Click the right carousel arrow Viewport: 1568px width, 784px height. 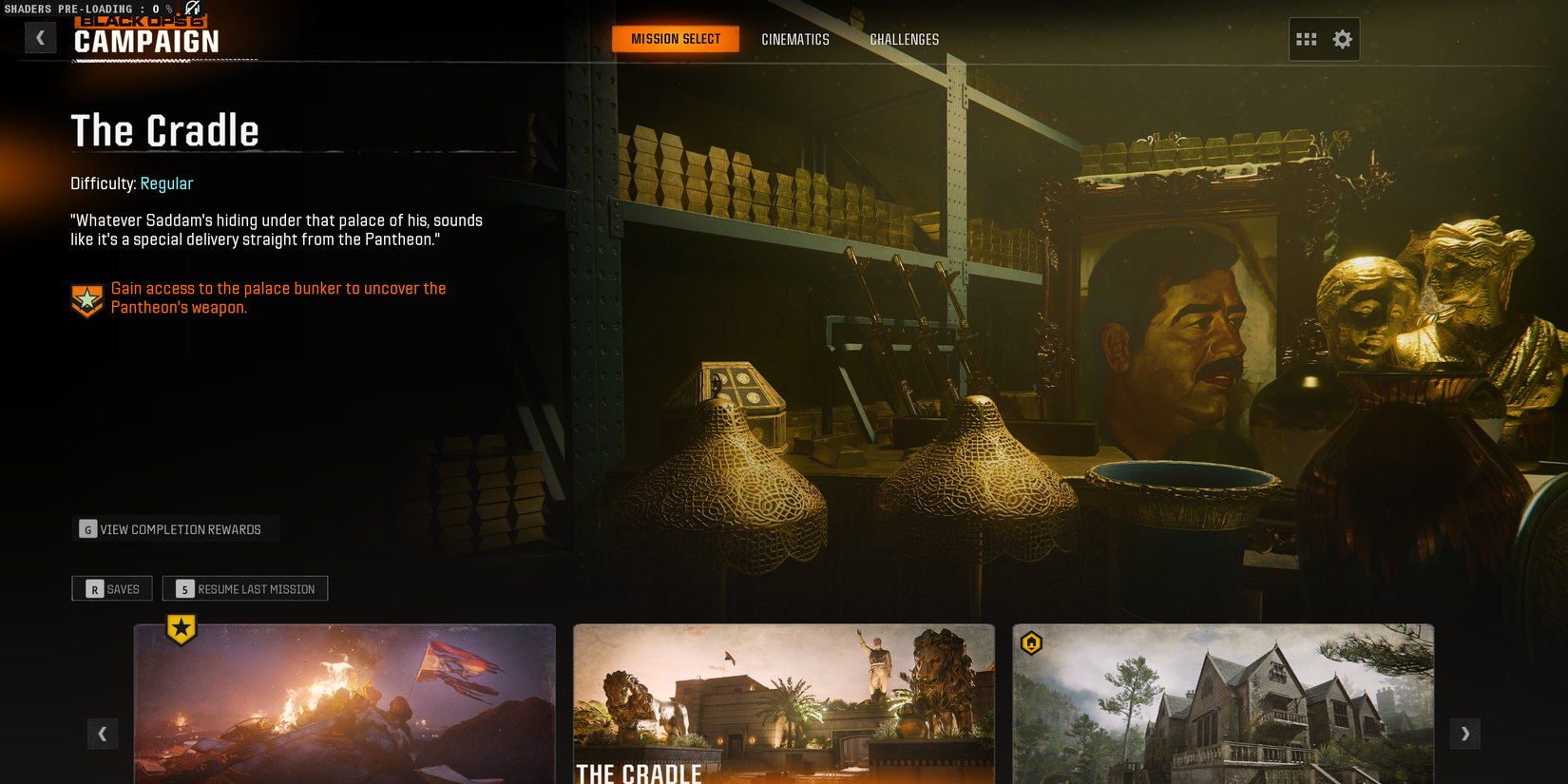1465,734
